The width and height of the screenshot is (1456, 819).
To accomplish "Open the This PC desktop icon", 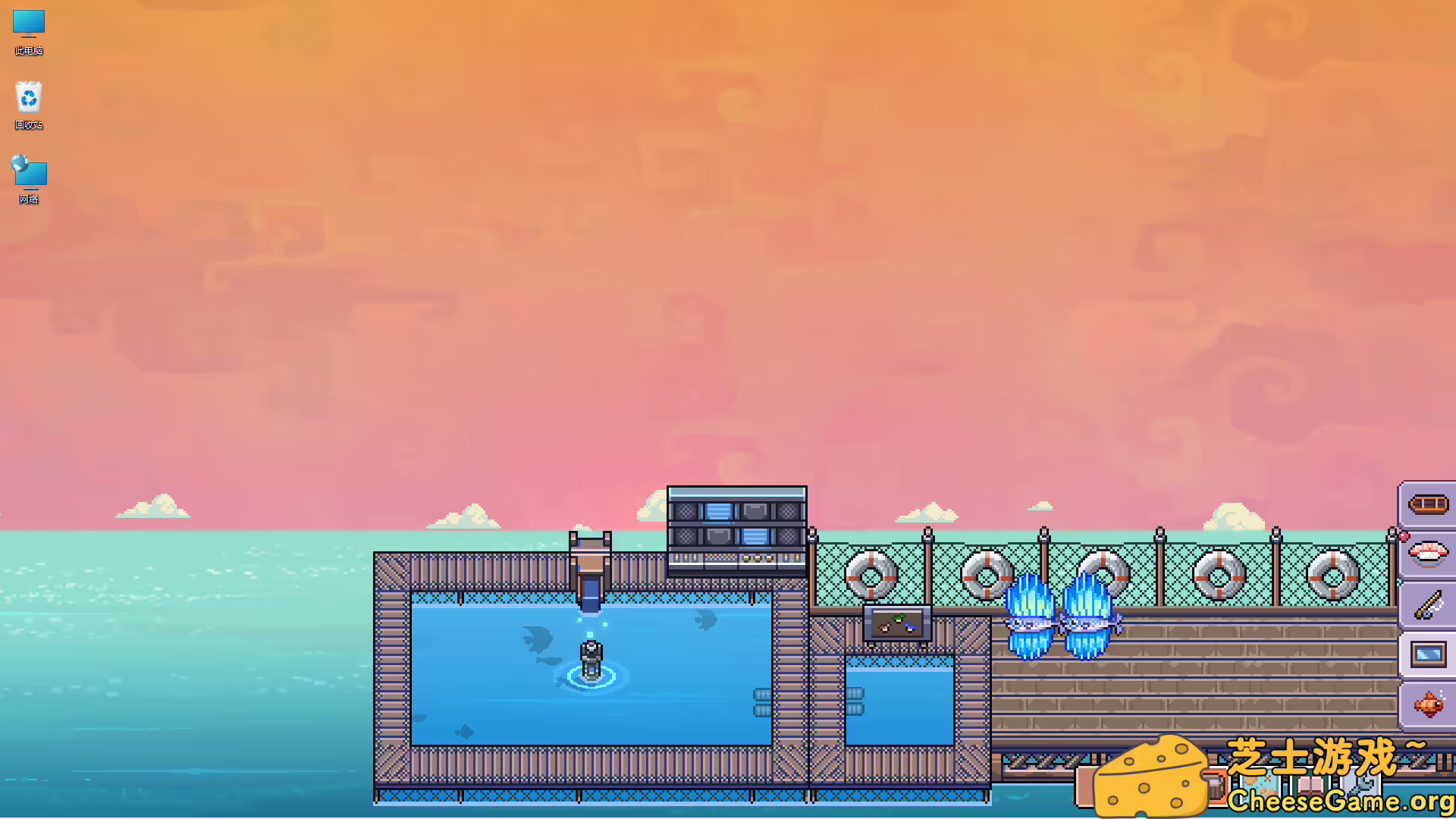I will point(28,25).
